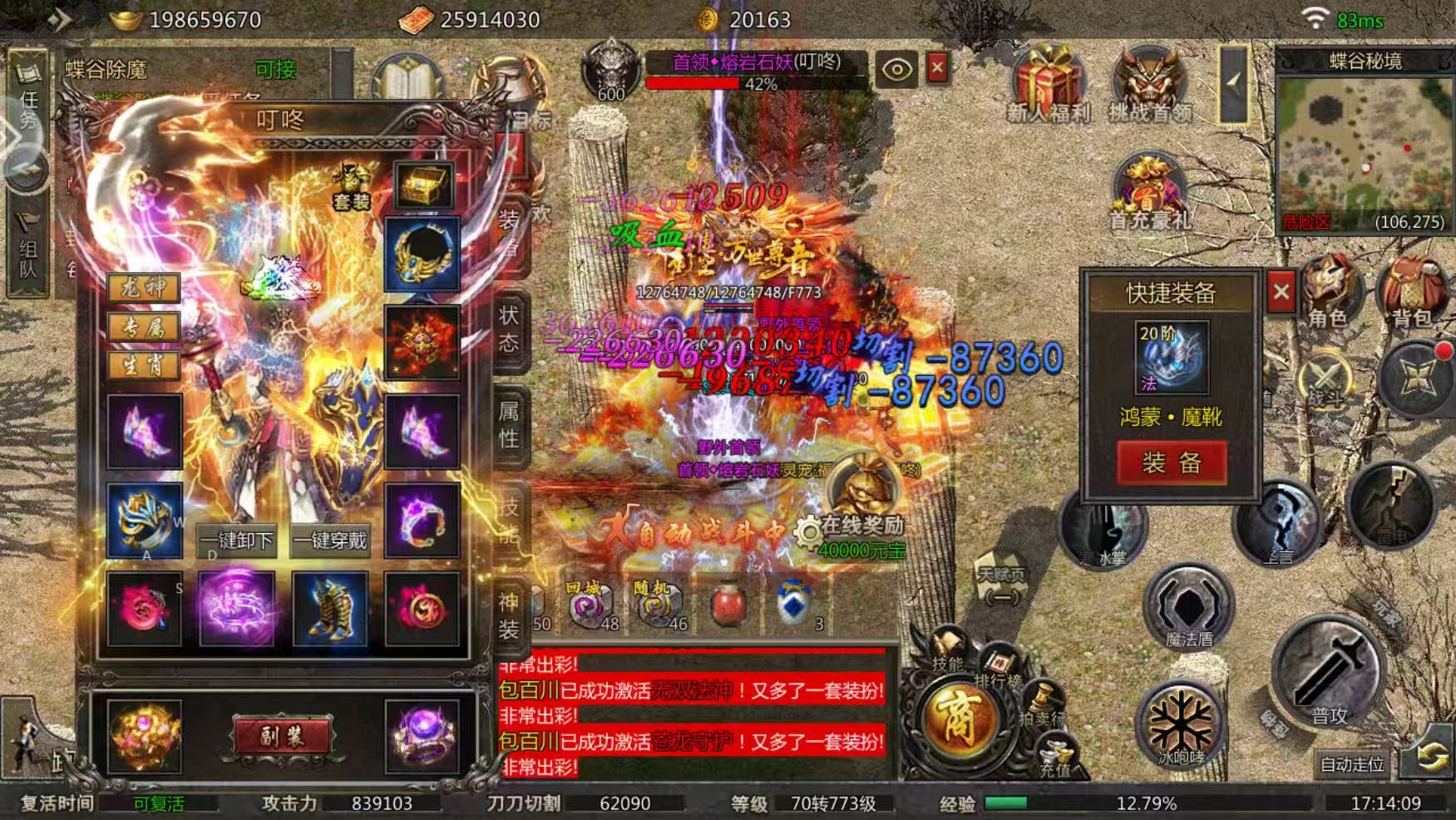Open the 首充豪礼 first recharge reward
Image resolution: width=1456 pixels, height=820 pixels.
1151,191
